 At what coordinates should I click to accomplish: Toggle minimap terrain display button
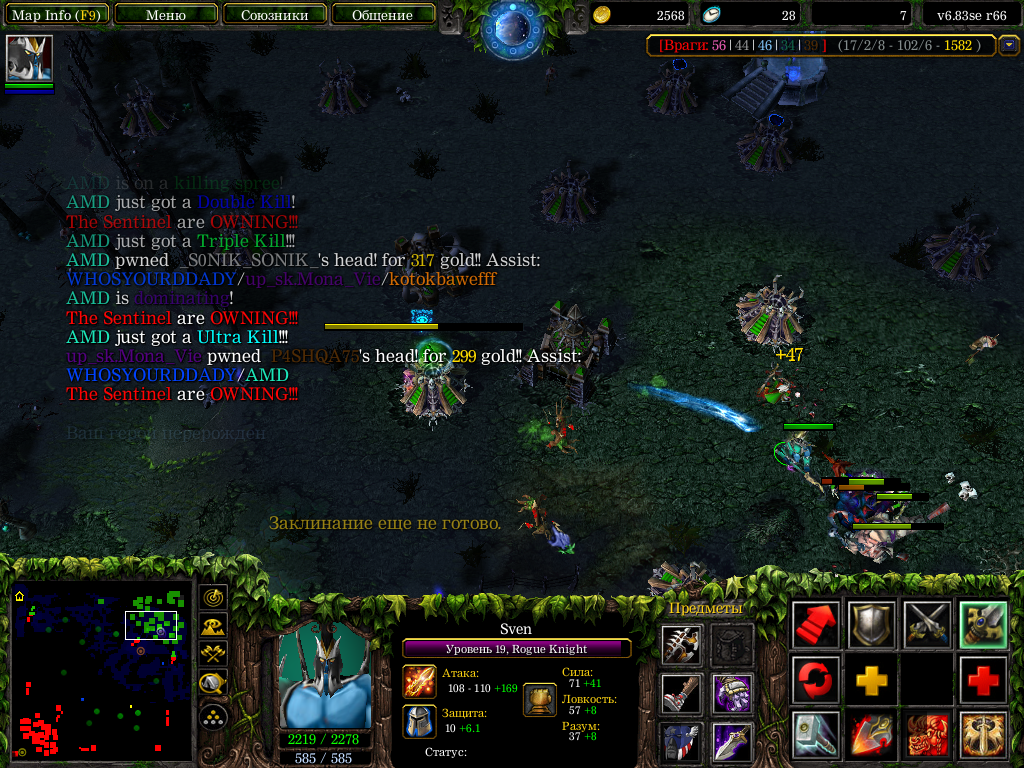tap(213, 626)
